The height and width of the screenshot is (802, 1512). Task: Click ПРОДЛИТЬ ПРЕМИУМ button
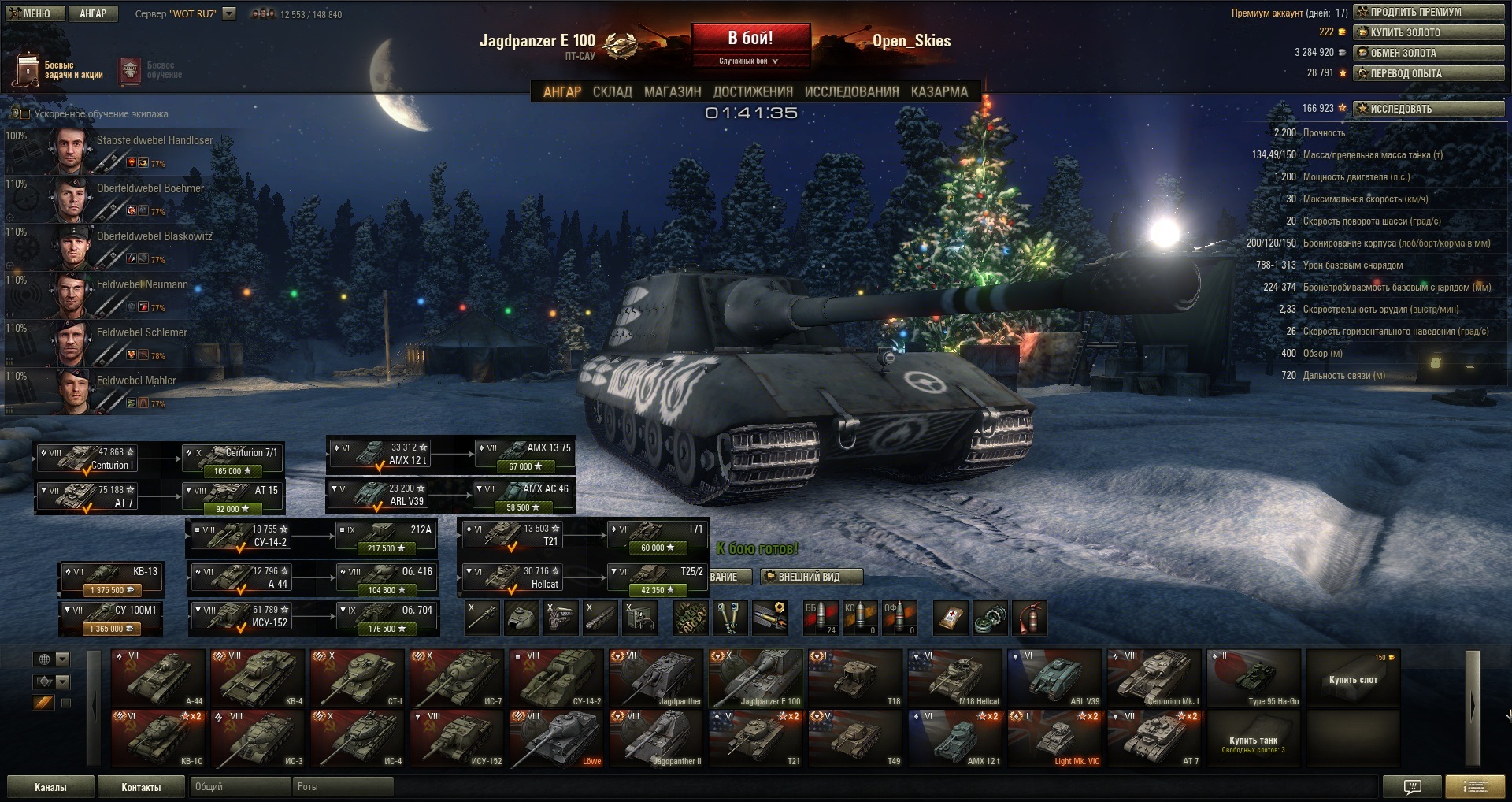click(1428, 13)
